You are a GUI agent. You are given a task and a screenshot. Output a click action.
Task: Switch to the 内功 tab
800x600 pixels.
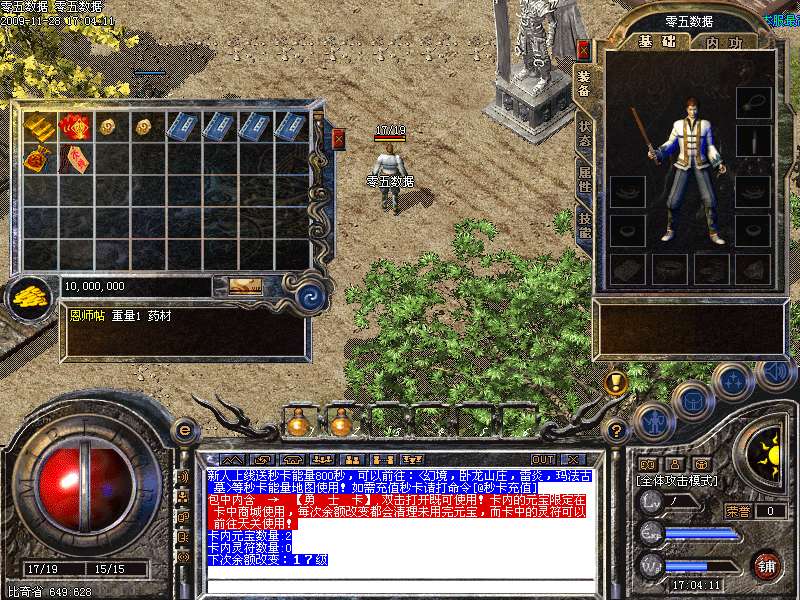pyautogui.click(x=723, y=42)
